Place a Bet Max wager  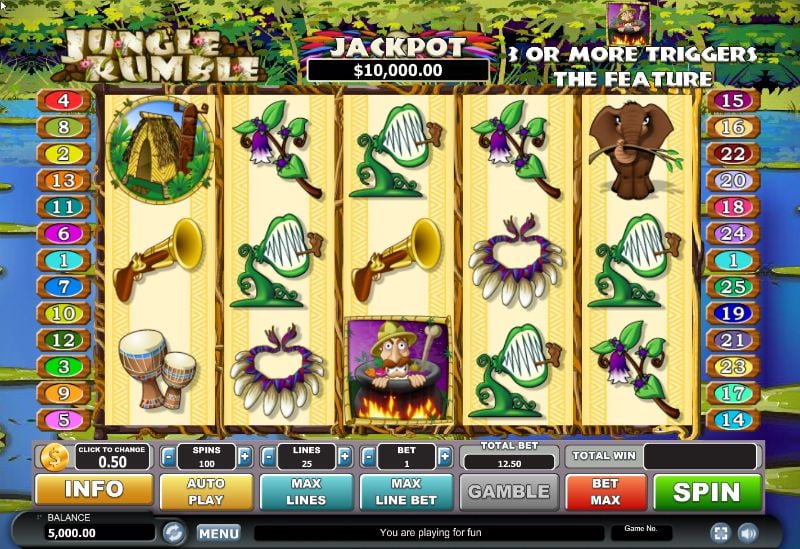[x=605, y=491]
